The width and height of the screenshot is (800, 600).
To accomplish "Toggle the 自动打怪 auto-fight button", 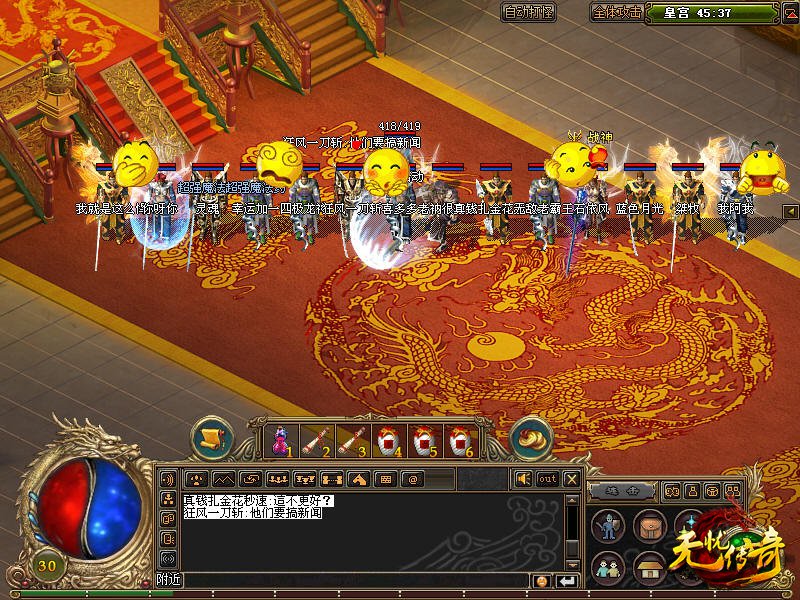I will [x=530, y=12].
